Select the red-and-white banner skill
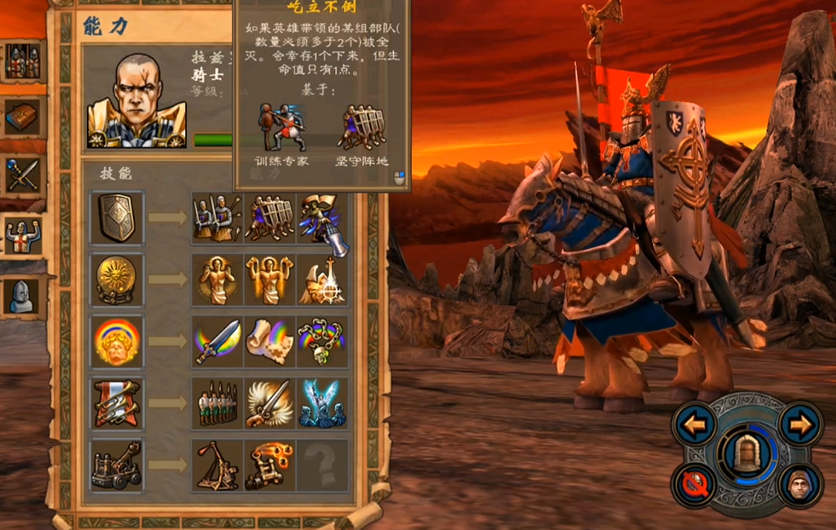 tap(116, 402)
